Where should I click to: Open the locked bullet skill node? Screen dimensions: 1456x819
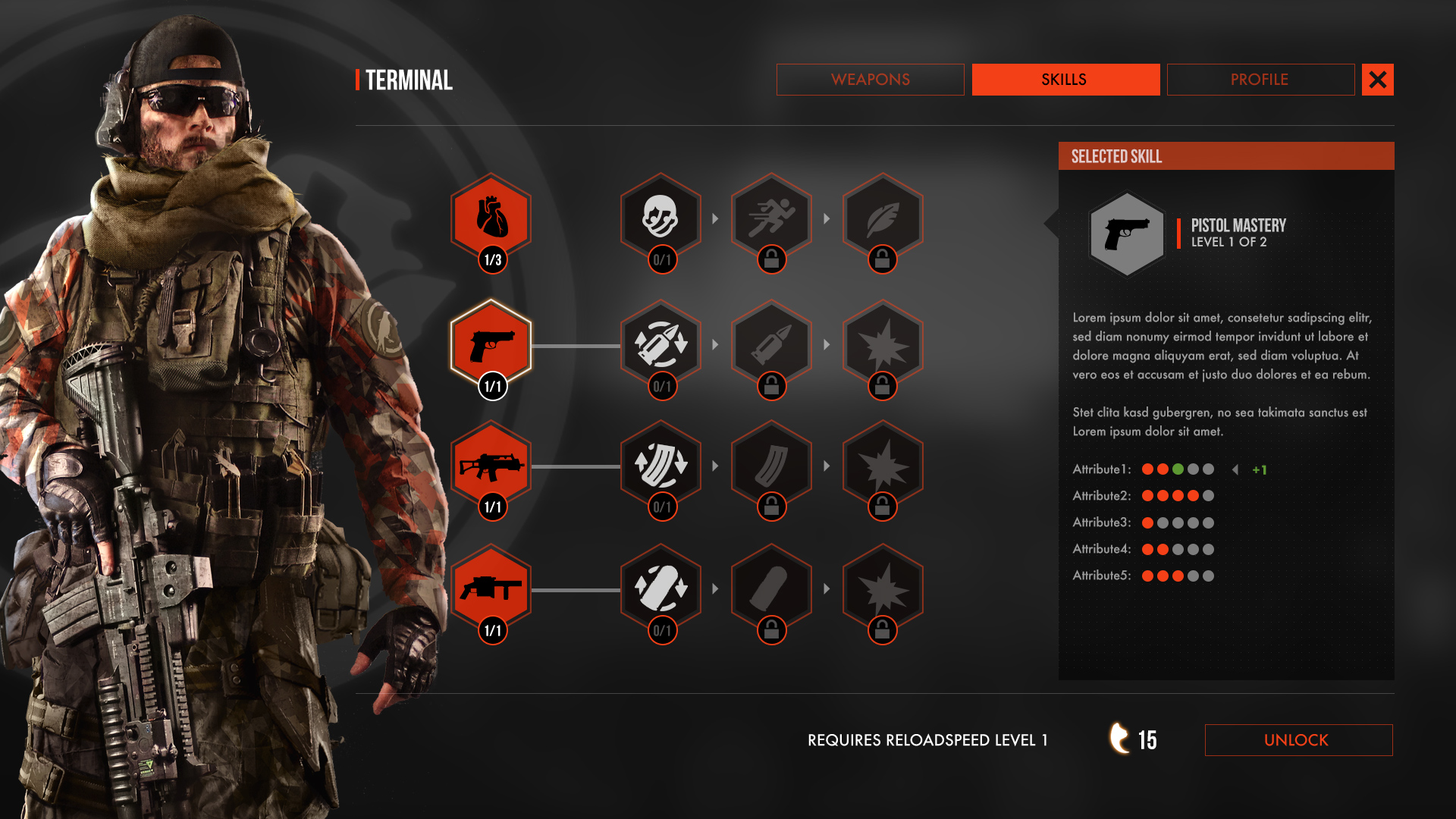[771, 343]
